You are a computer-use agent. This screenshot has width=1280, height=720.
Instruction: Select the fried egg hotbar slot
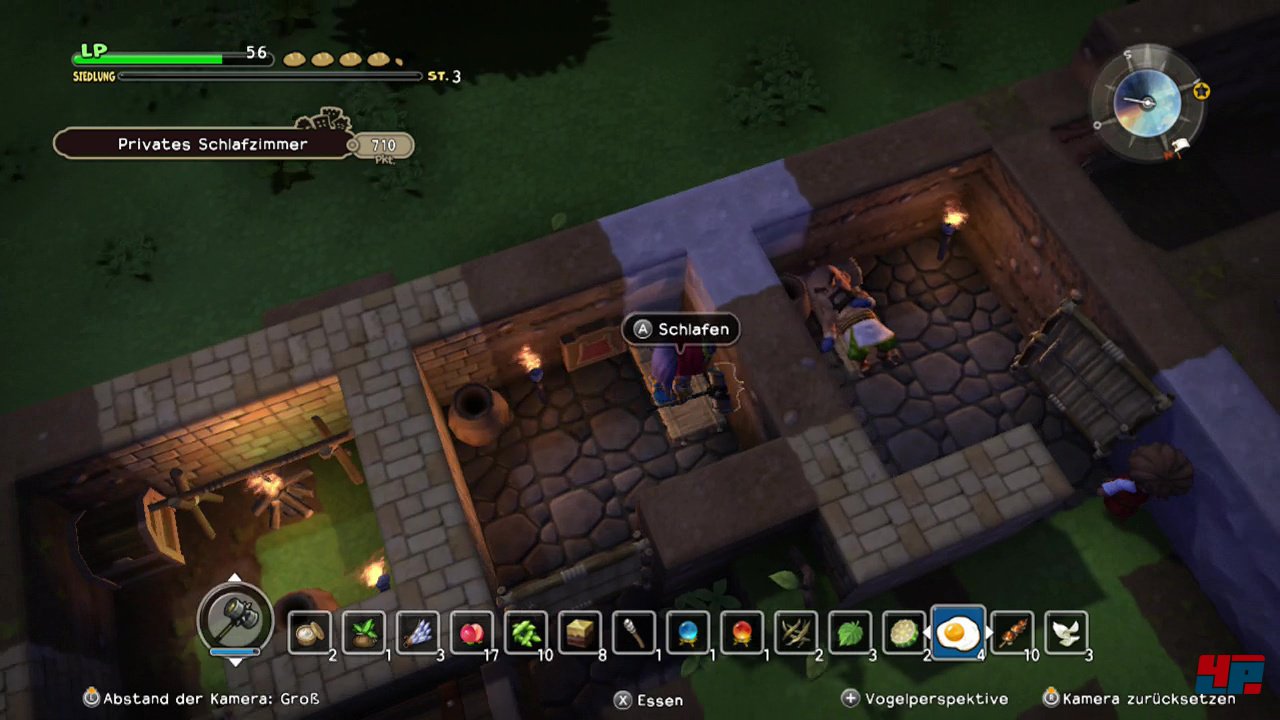pos(958,632)
